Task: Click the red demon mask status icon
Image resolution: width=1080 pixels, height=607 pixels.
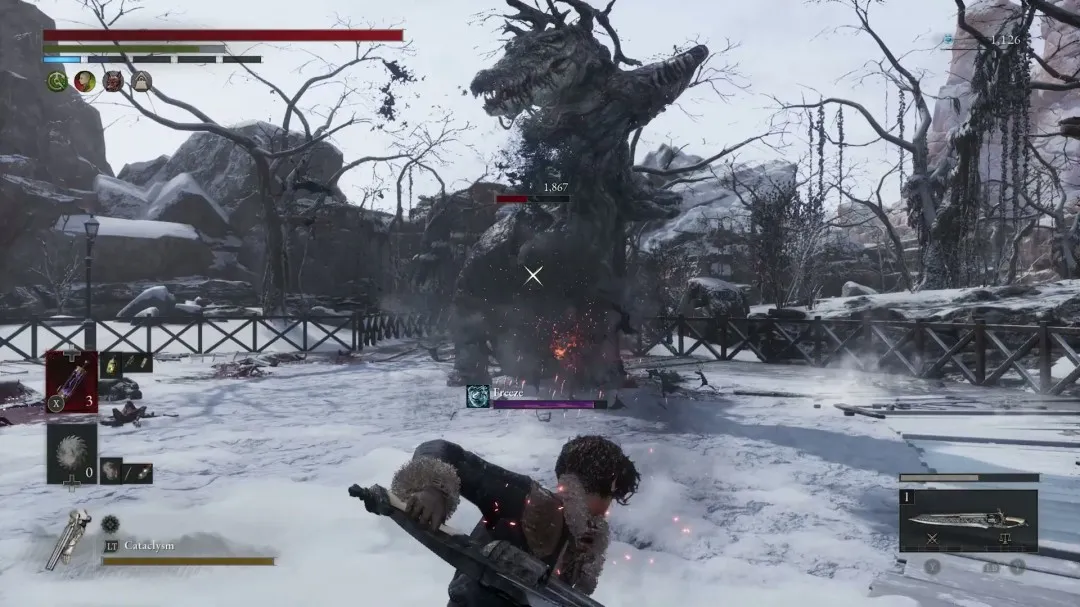Action: click(113, 81)
